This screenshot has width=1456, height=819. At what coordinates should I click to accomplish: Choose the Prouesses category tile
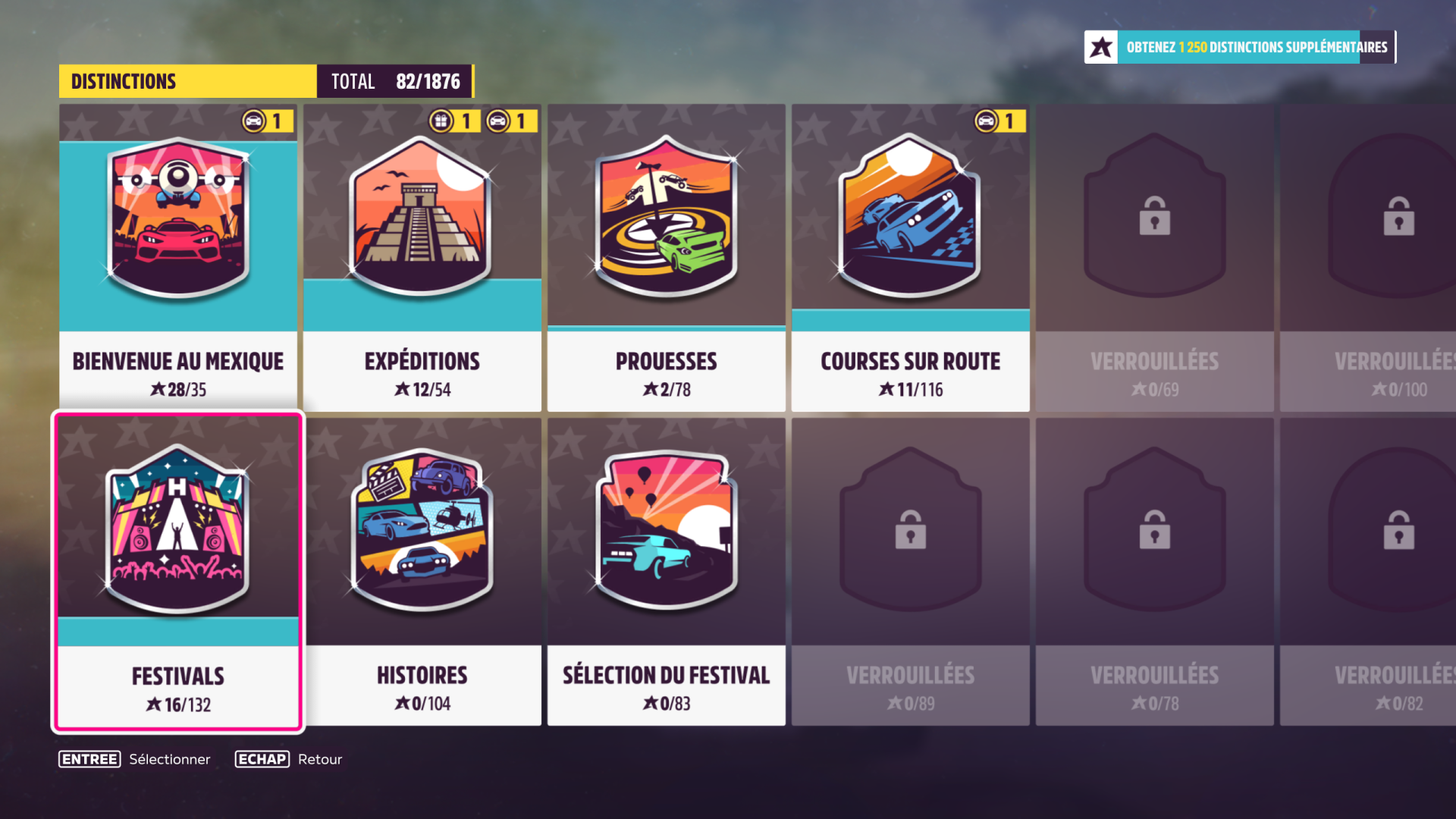667,258
